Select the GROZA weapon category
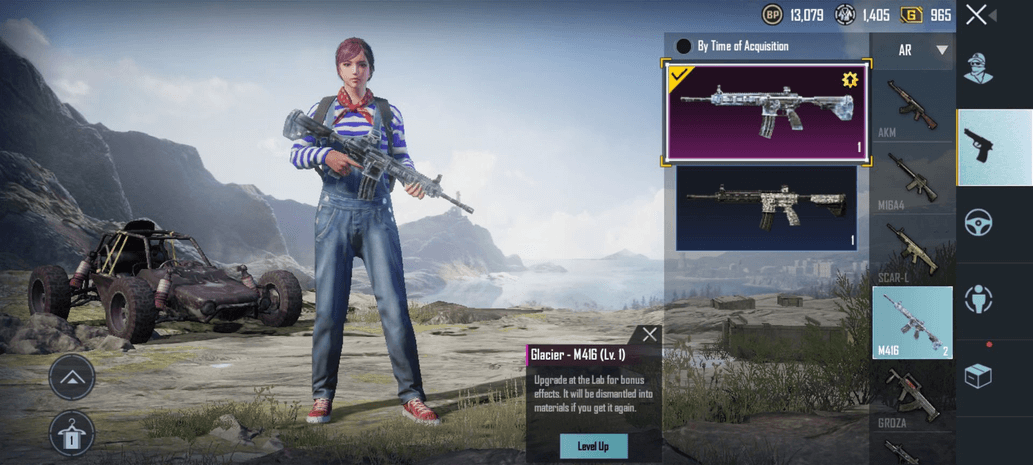Image resolution: width=1033 pixels, height=465 pixels. pos(912,397)
